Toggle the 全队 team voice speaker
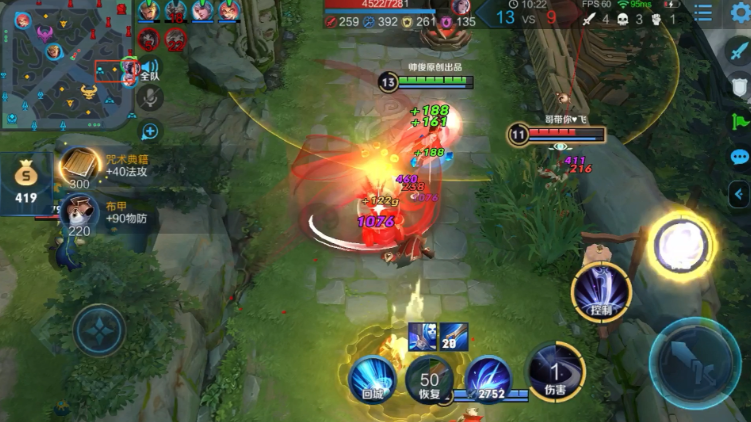The width and height of the screenshot is (751, 422). click(148, 69)
